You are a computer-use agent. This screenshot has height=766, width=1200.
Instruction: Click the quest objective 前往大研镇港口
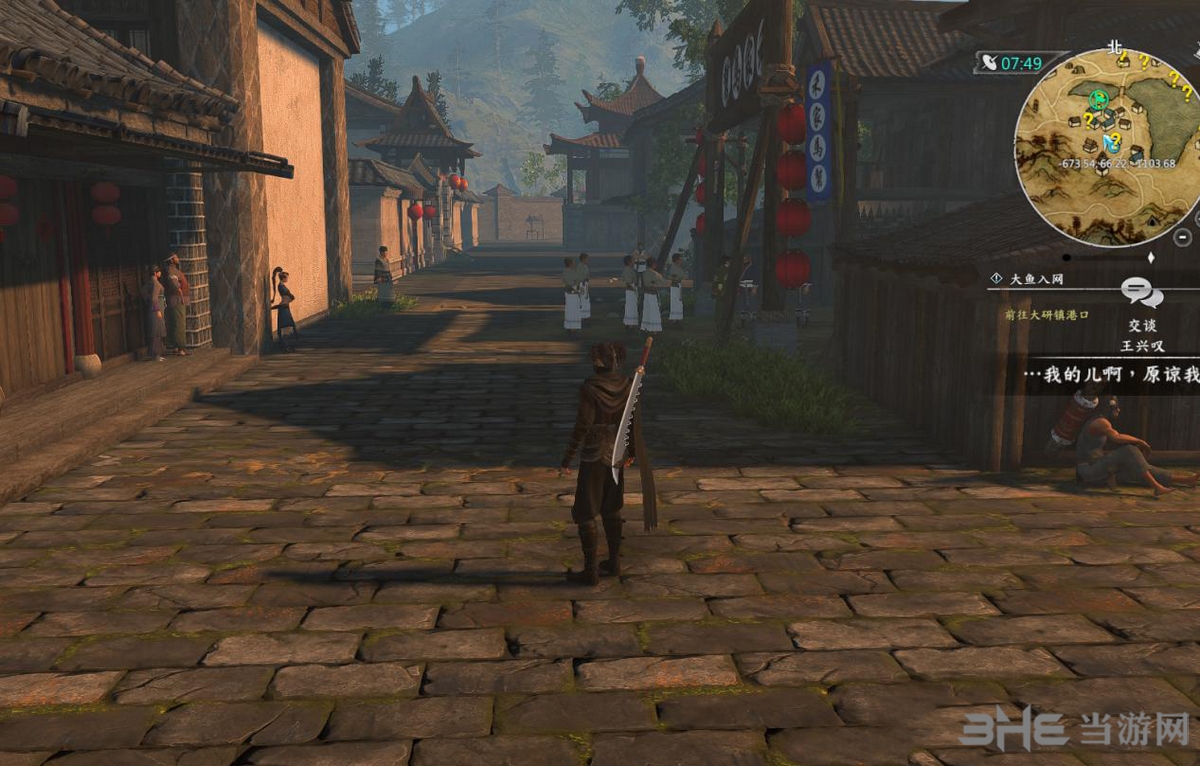[1046, 314]
